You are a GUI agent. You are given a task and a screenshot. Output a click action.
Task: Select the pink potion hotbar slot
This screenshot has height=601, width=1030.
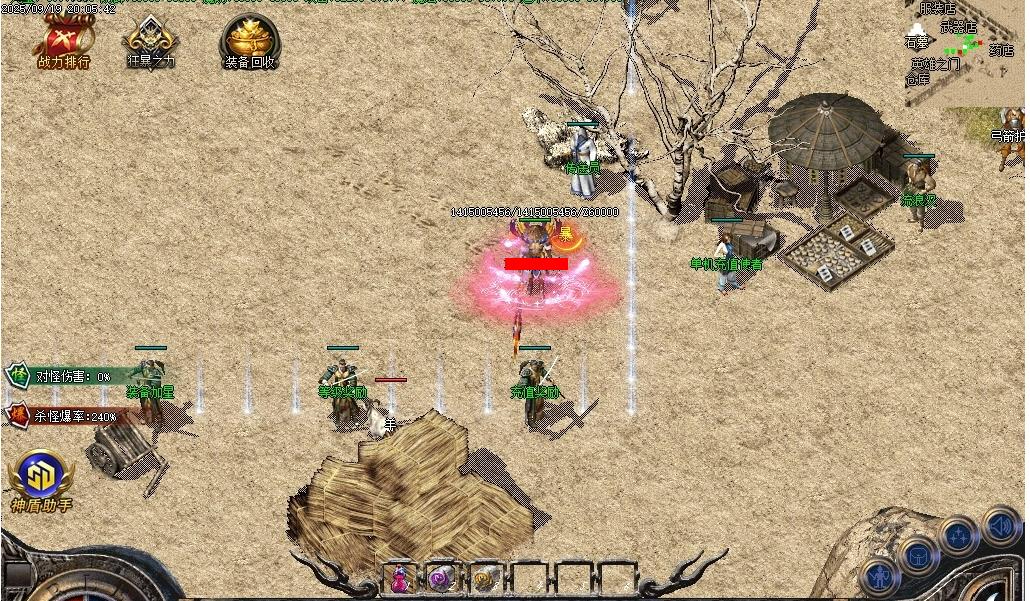tap(399, 578)
